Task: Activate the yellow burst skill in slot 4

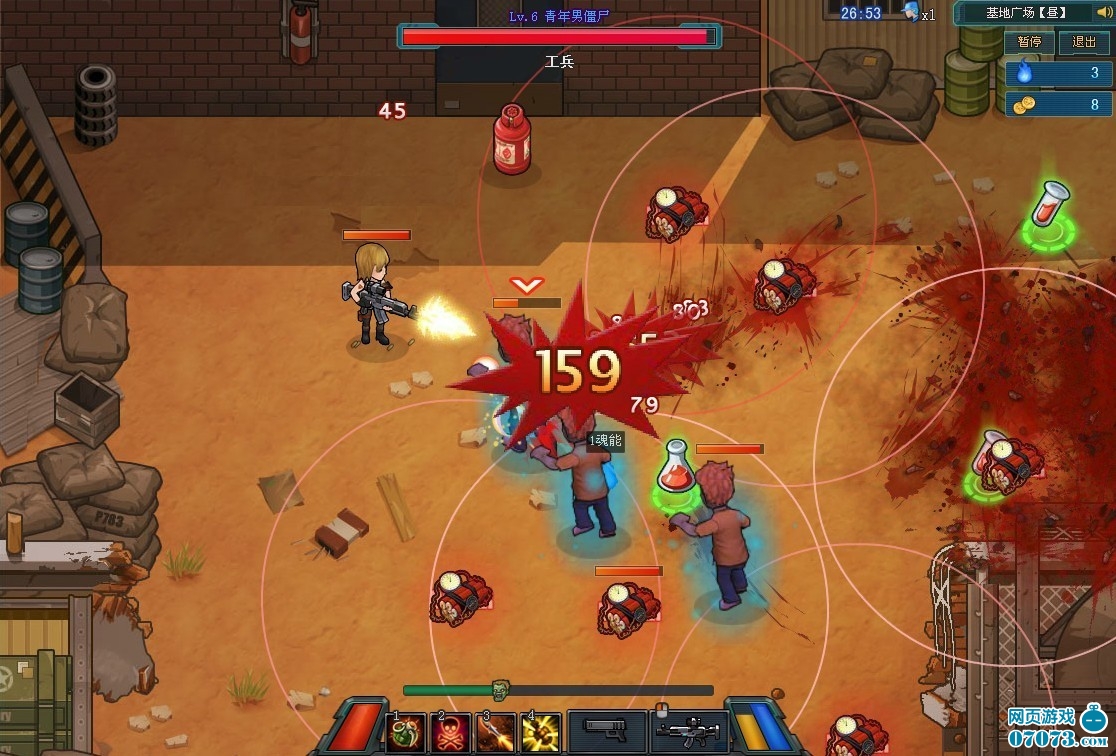Action: point(541,734)
